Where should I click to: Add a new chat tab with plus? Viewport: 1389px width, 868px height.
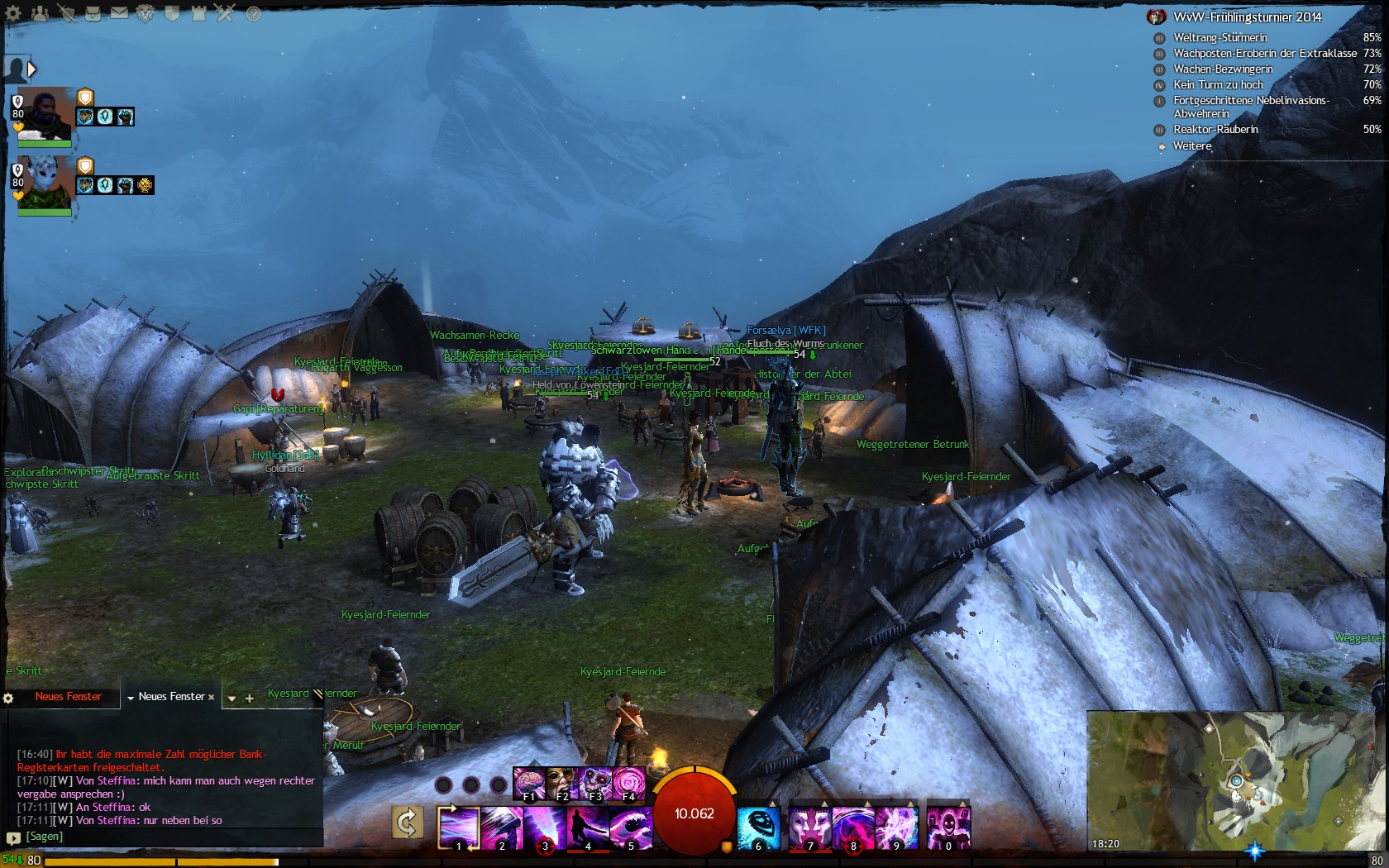point(249,699)
